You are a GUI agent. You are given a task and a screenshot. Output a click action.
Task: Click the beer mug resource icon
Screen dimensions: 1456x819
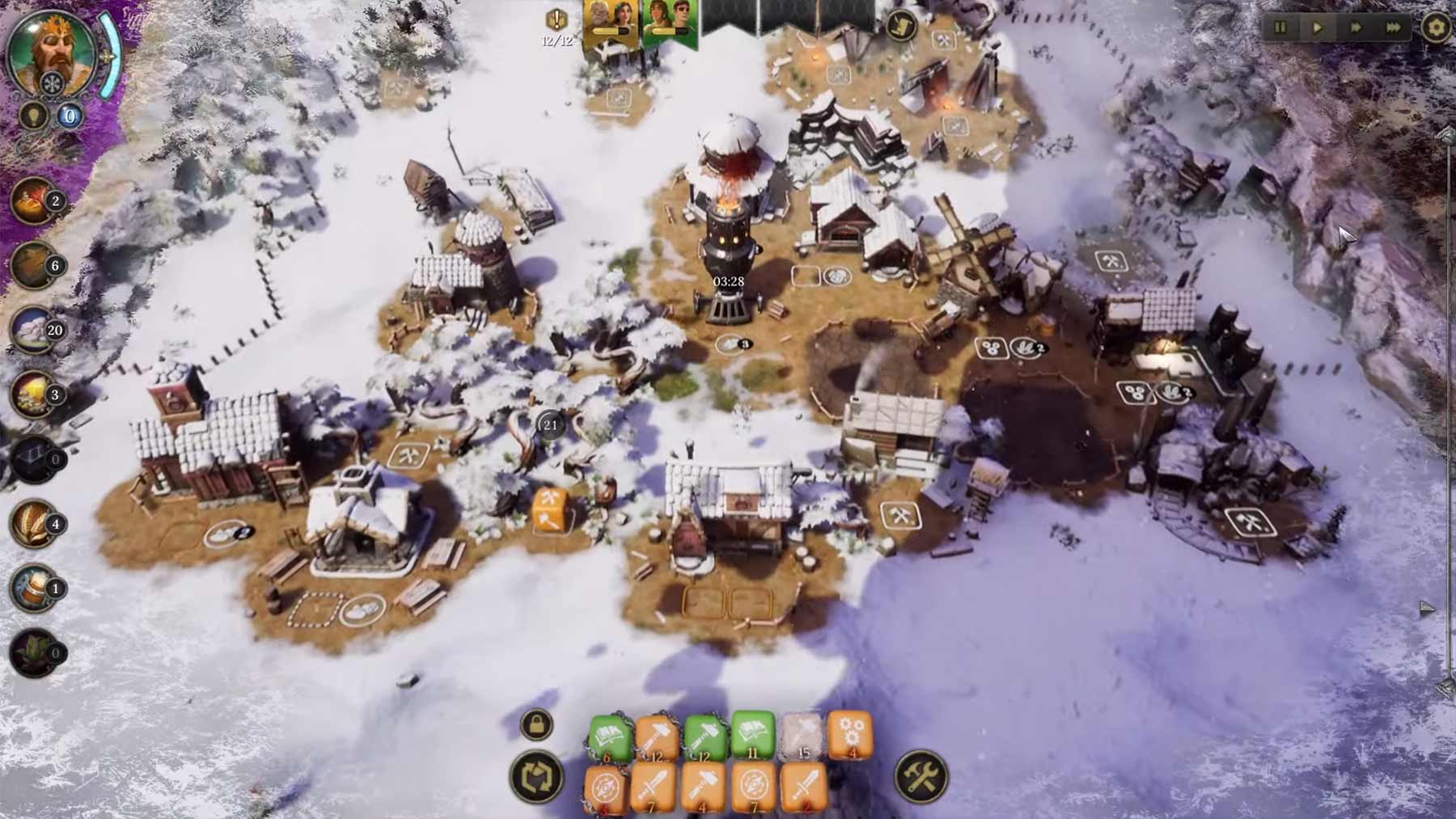tap(32, 588)
